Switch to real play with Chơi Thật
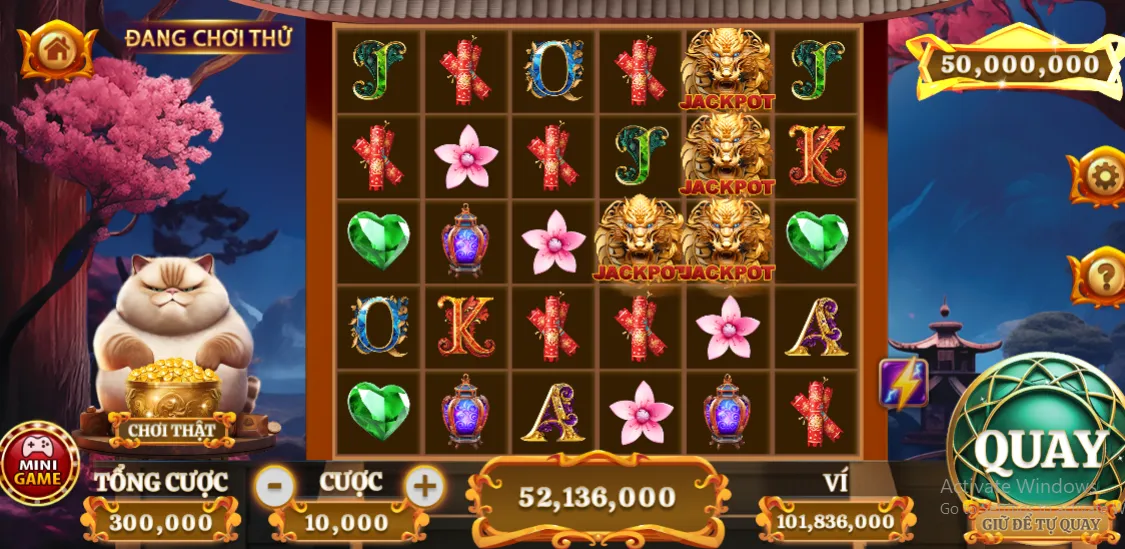The height and width of the screenshot is (549, 1125). pyautogui.click(x=172, y=431)
